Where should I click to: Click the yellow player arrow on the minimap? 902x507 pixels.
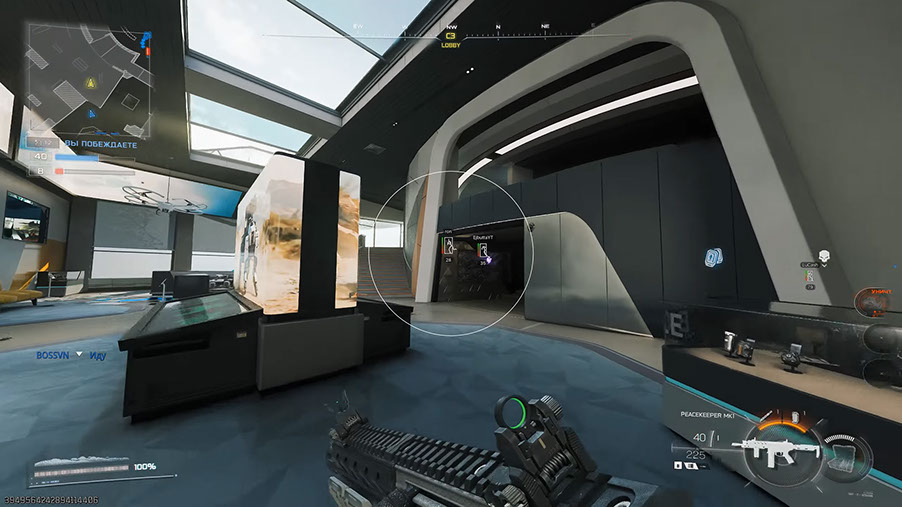point(91,82)
